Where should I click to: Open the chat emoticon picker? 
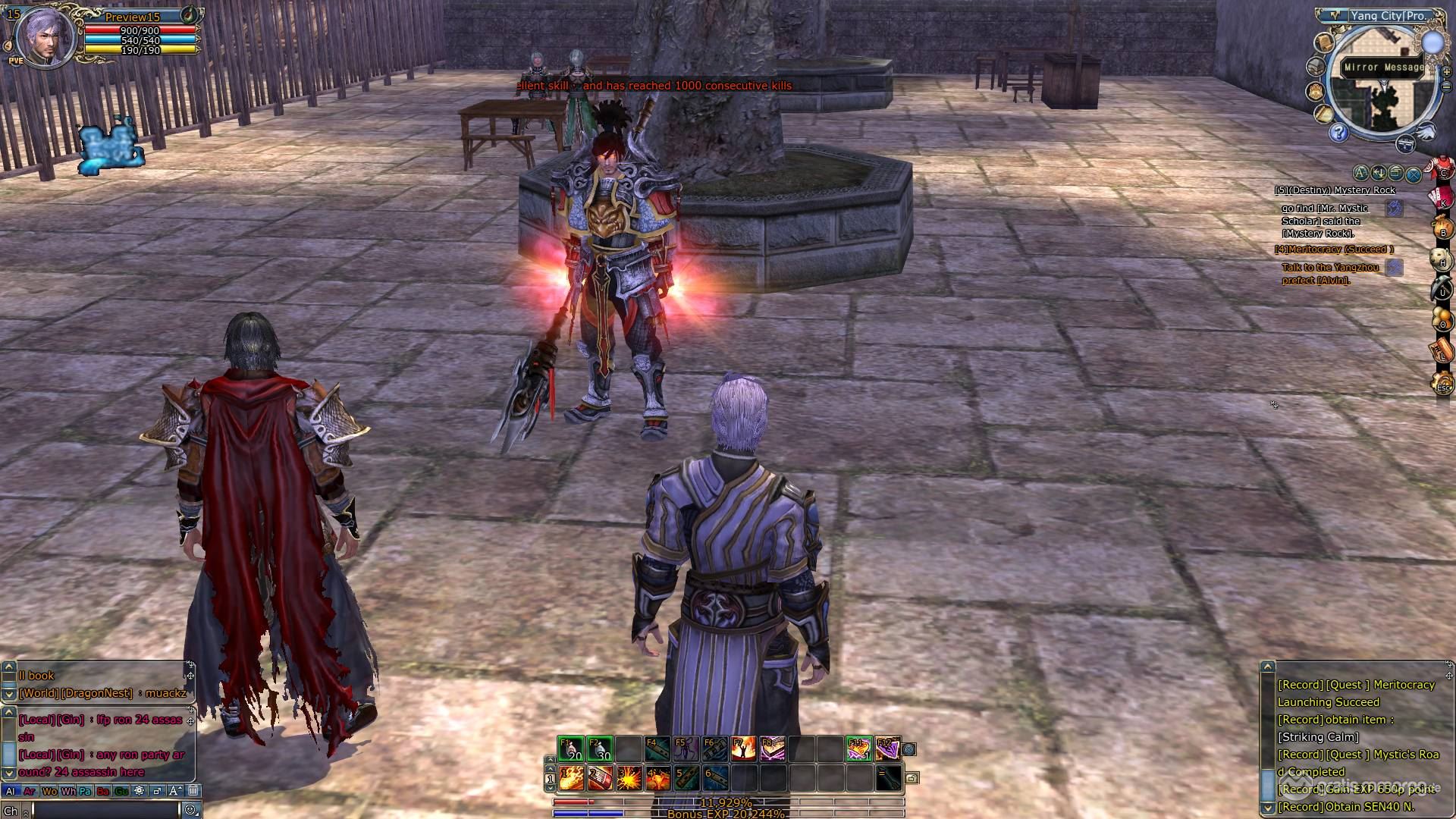tap(190, 811)
